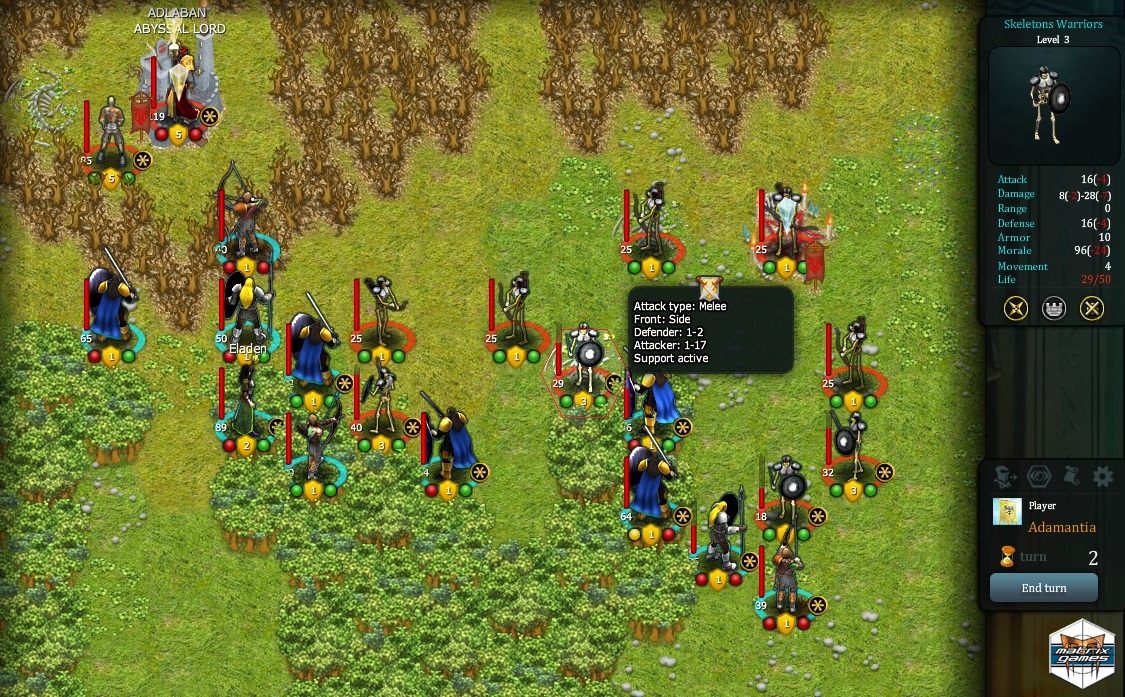Click the Matrix Games logo
Image resolution: width=1125 pixels, height=697 pixels.
(1081, 655)
